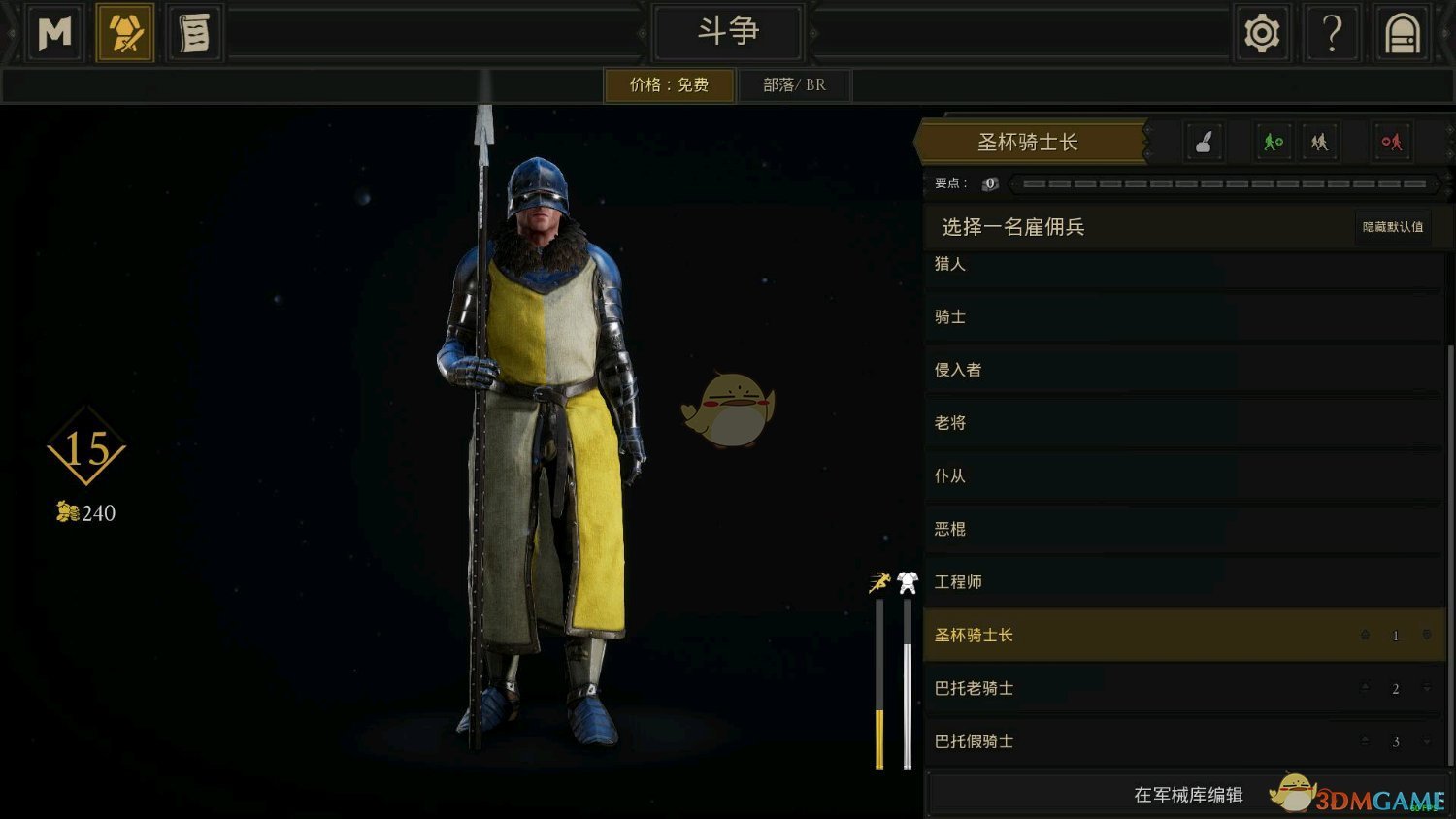
Task: Rename loadout with the quill icon
Action: coord(1204,142)
